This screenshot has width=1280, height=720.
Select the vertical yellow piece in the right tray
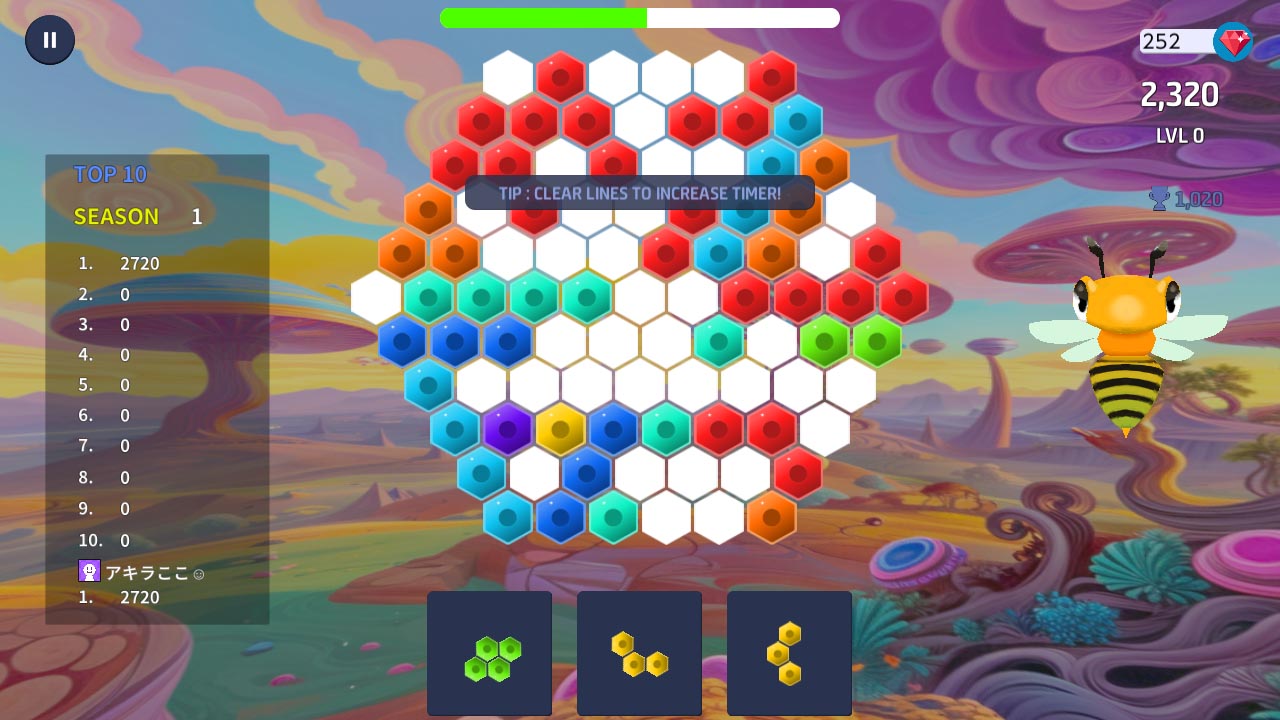(x=789, y=653)
